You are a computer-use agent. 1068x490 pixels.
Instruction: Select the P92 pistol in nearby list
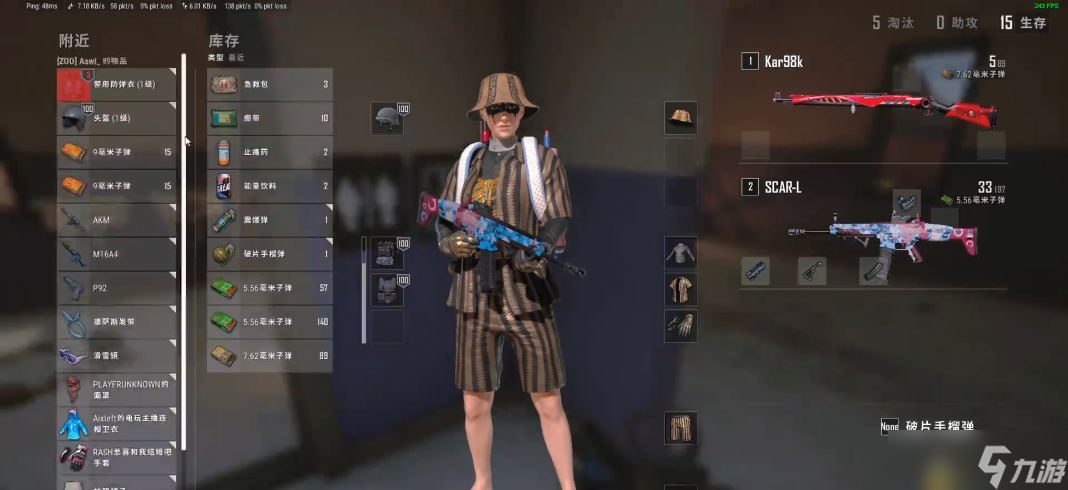pyautogui.click(x=116, y=288)
